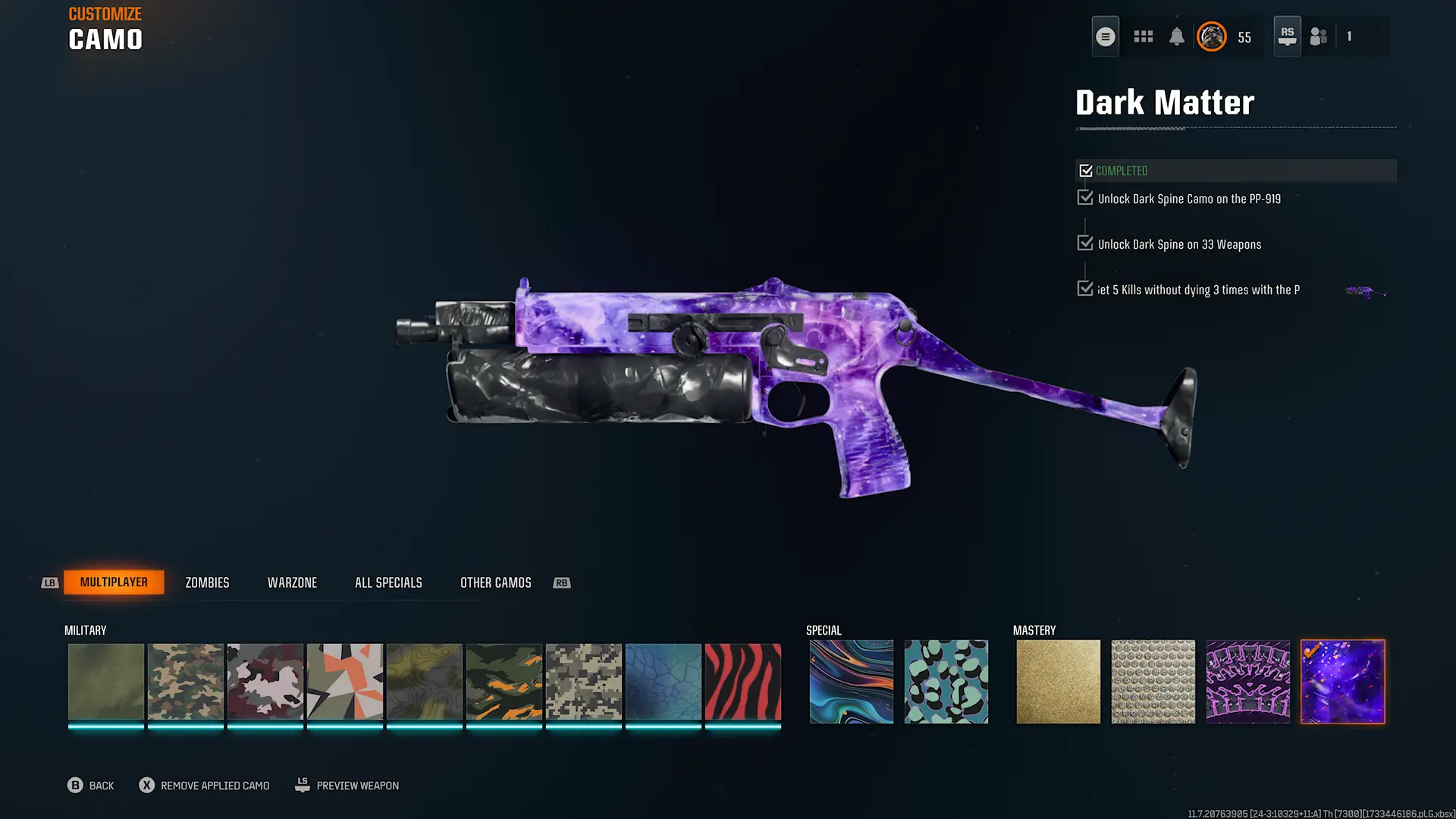Image resolution: width=1456 pixels, height=819 pixels.
Task: Open the notifications bell
Action: point(1176,36)
